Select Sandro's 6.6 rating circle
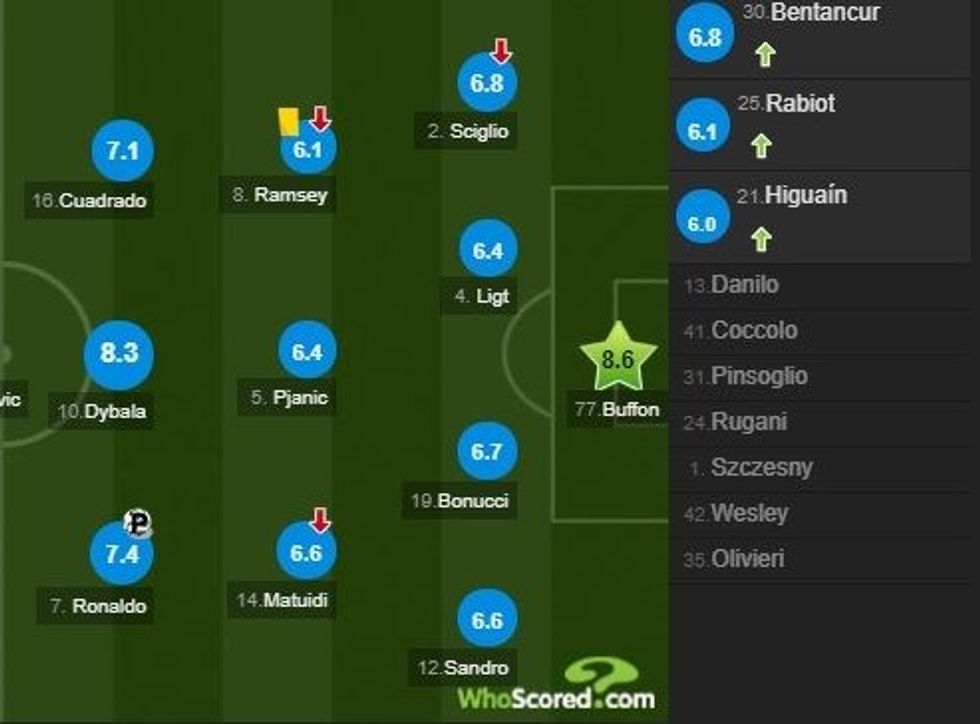The width and height of the screenshot is (980, 724). (x=487, y=620)
